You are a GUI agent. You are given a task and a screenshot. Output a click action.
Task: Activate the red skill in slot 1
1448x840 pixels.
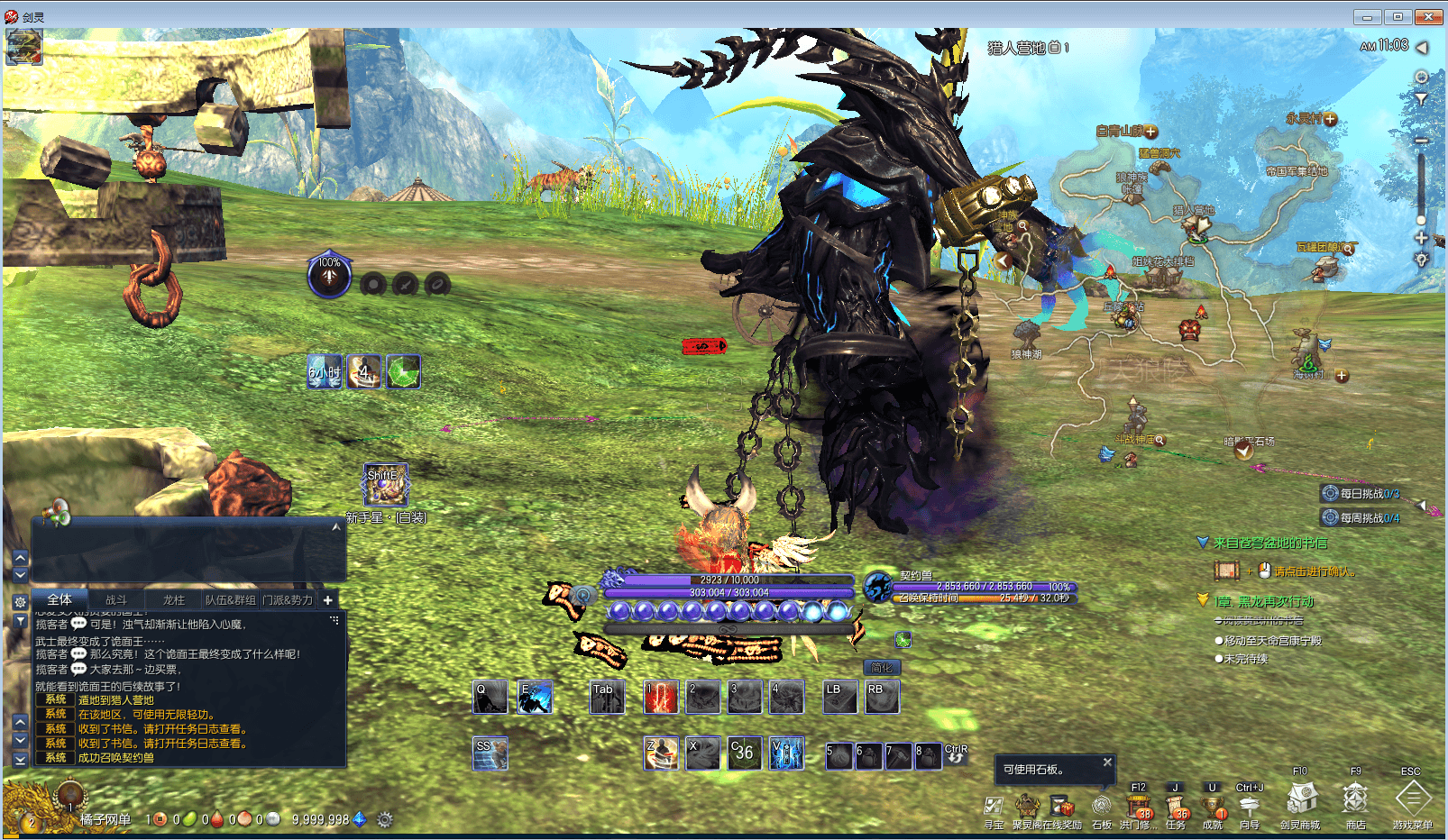click(661, 698)
